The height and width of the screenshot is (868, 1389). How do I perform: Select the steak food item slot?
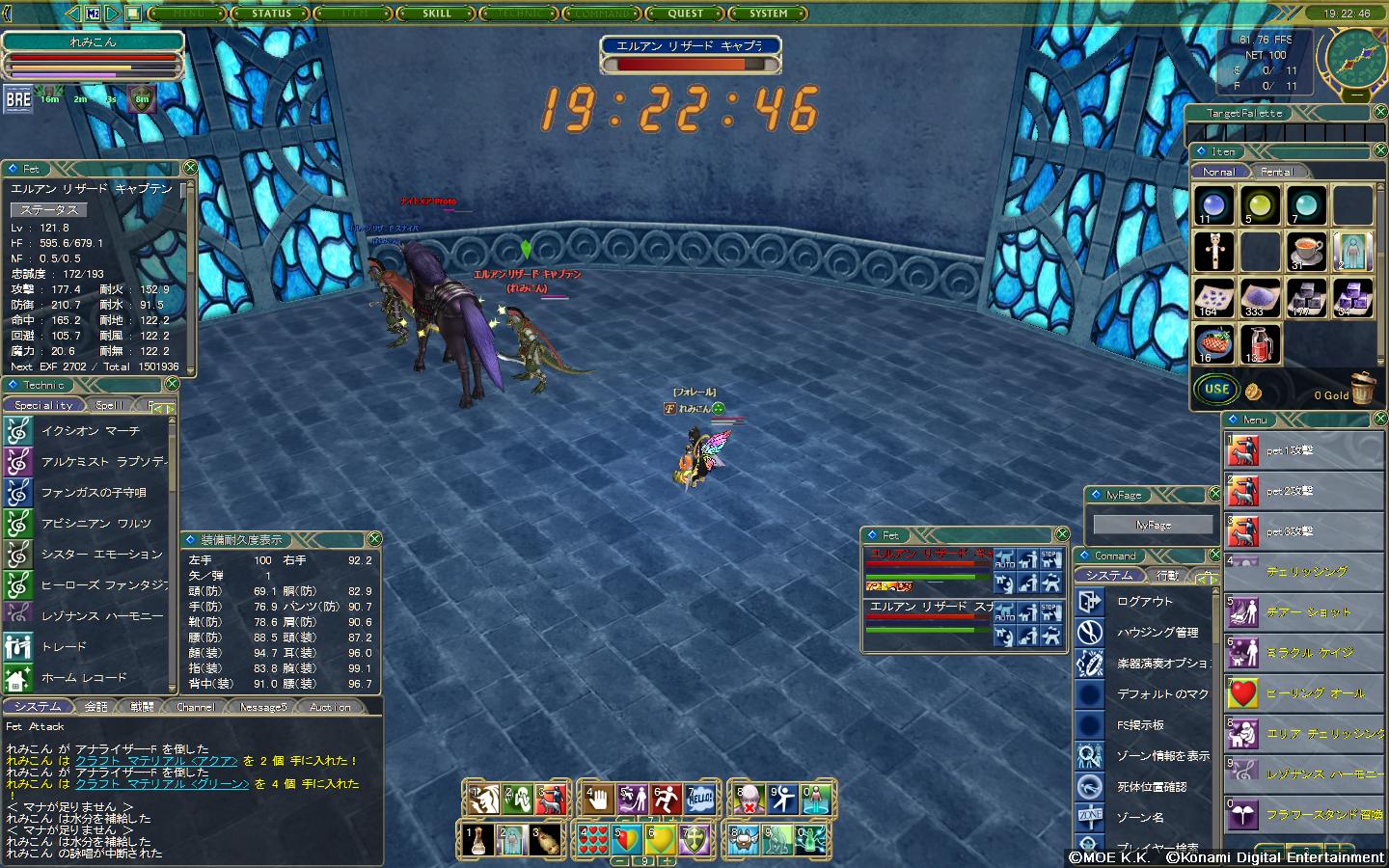[x=1213, y=343]
